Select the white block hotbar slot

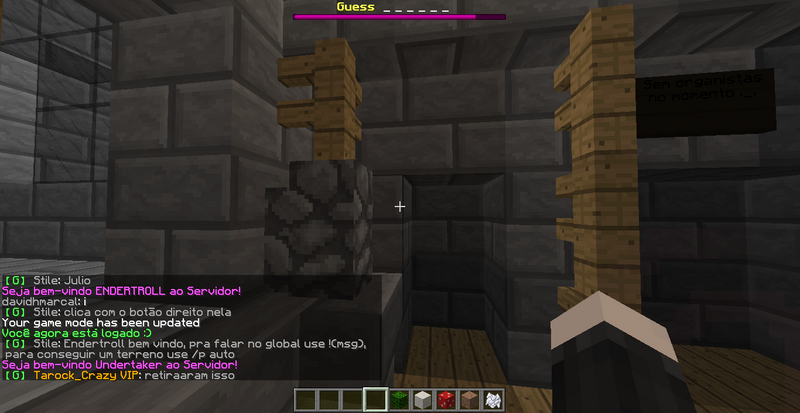[424, 400]
